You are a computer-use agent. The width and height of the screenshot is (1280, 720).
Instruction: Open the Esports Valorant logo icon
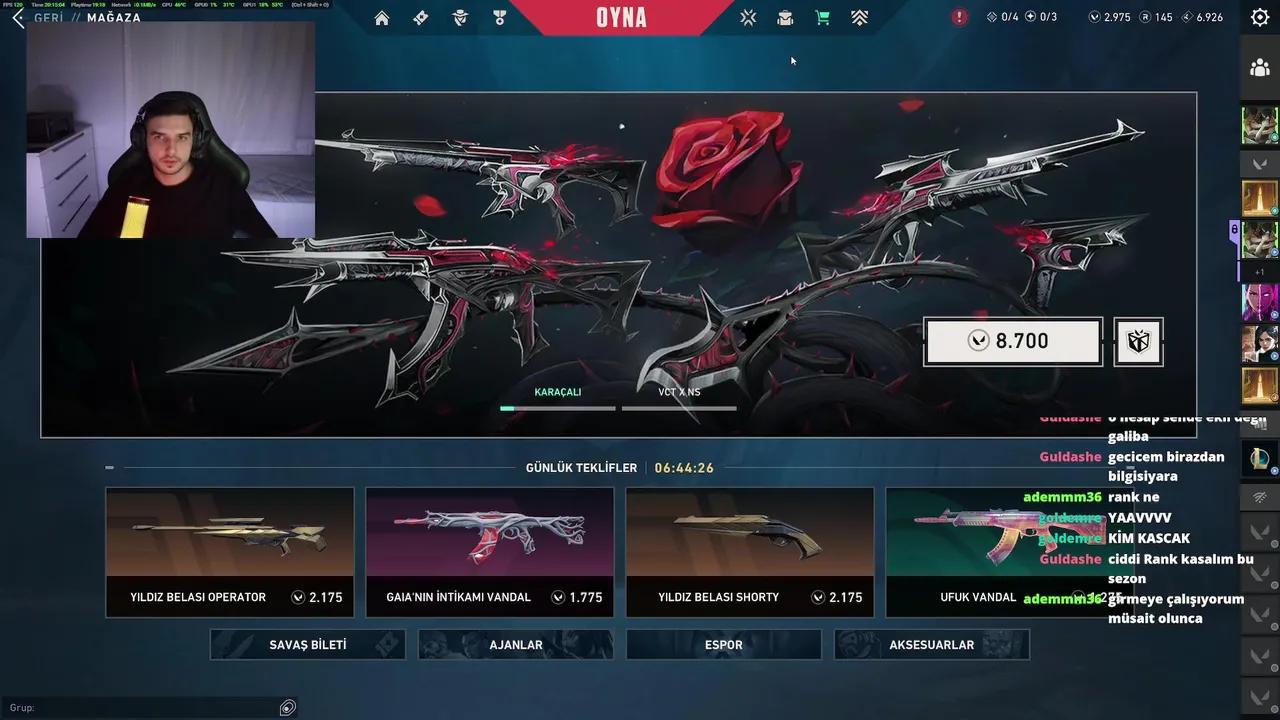(747, 17)
